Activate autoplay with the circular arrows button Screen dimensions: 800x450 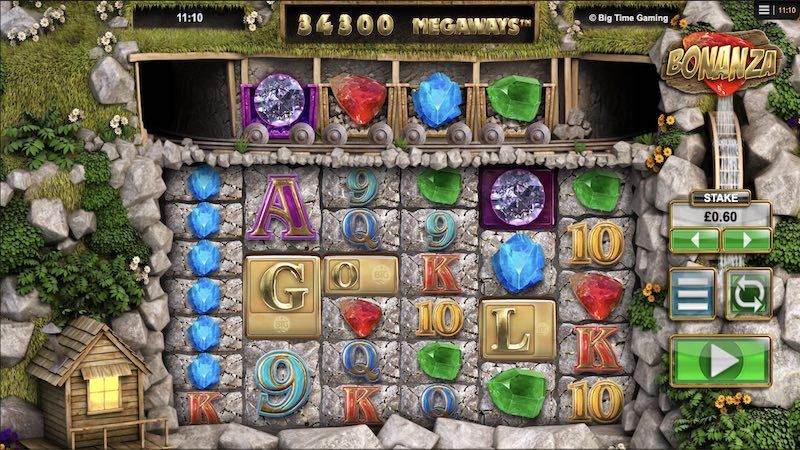pos(747,295)
